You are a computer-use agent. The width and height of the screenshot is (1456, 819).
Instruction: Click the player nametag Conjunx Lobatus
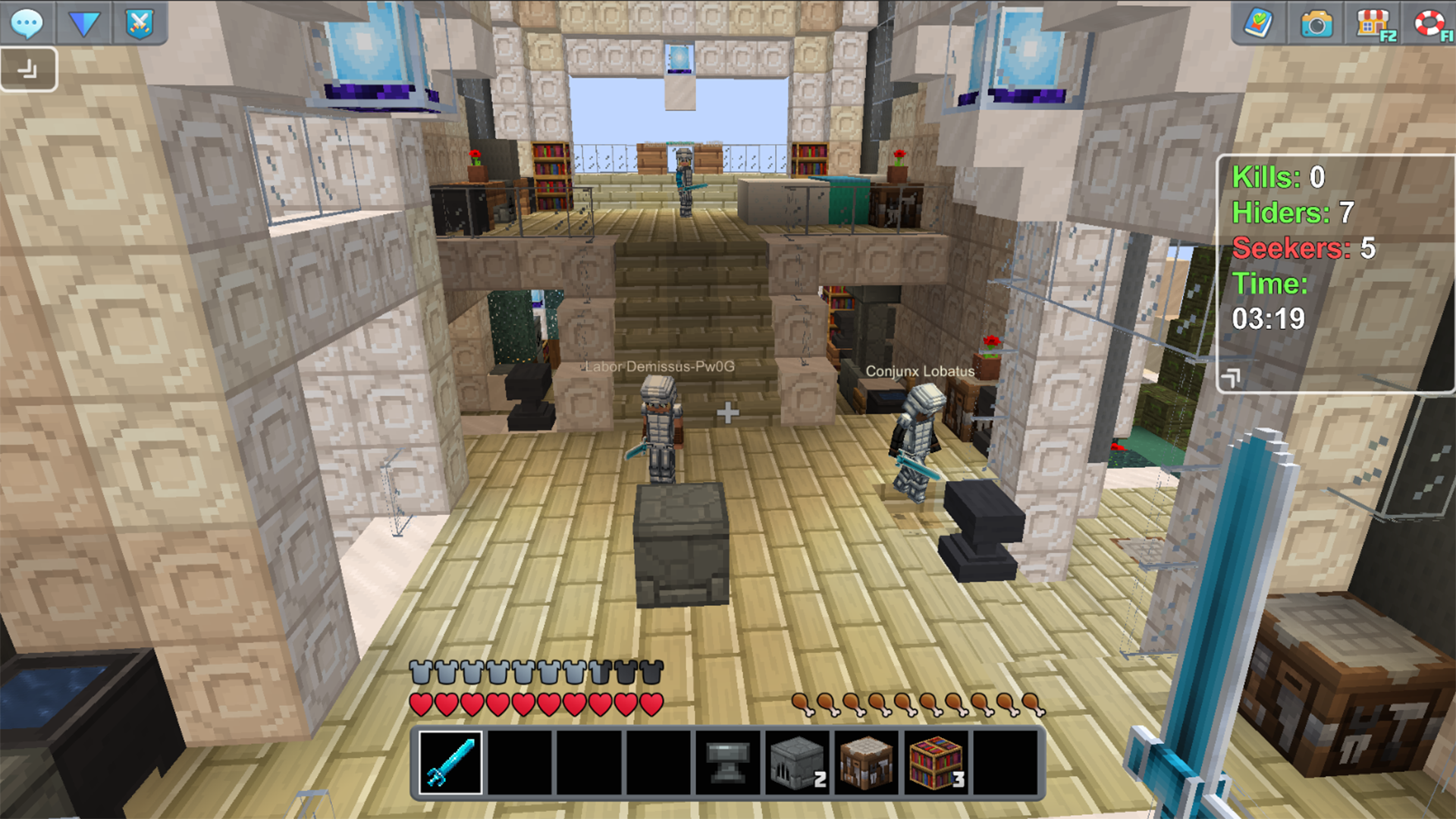coord(921,371)
